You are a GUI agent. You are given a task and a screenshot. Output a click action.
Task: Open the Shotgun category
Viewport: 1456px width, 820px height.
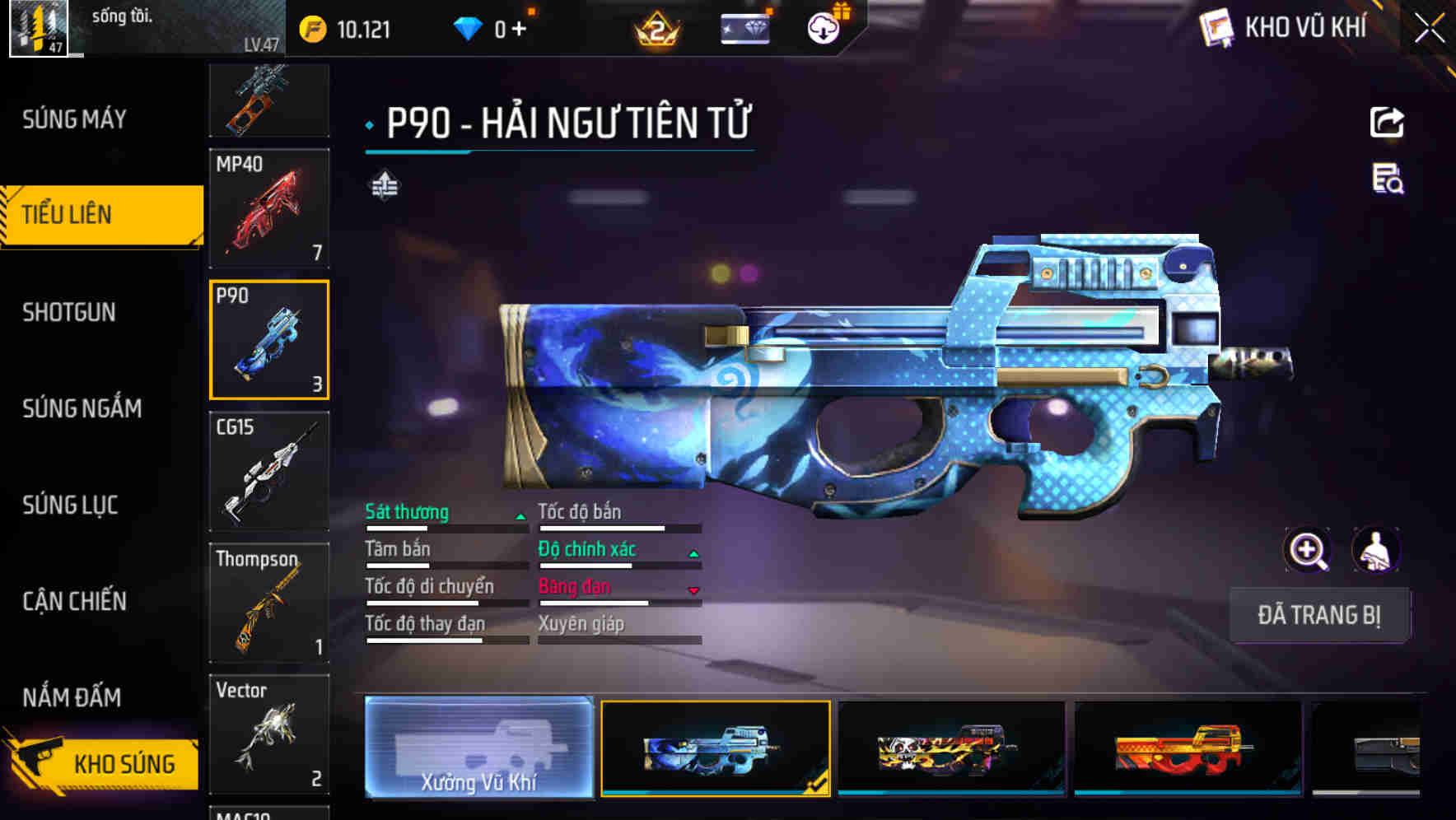69,312
